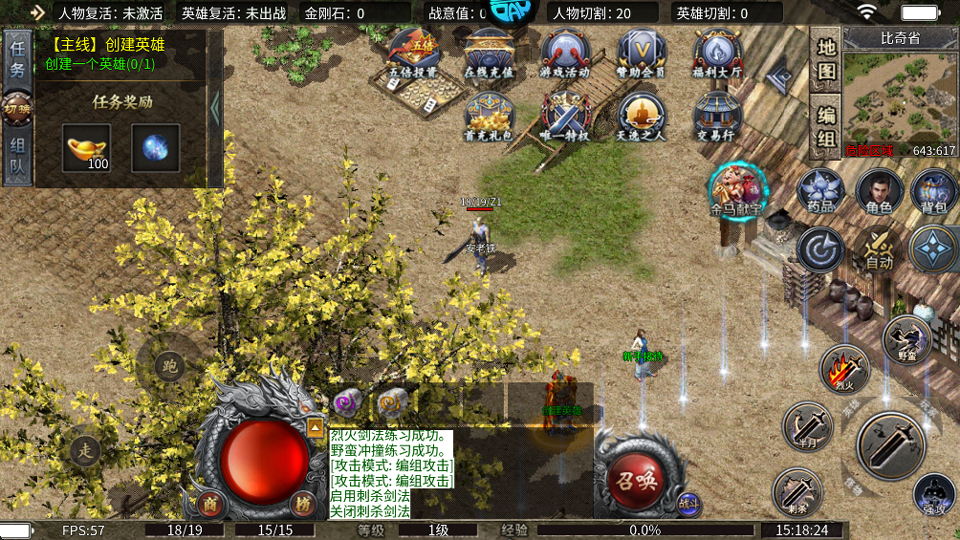This screenshot has width=960, height=540.
Task: Select the 跑 run movement button
Action: click(169, 365)
